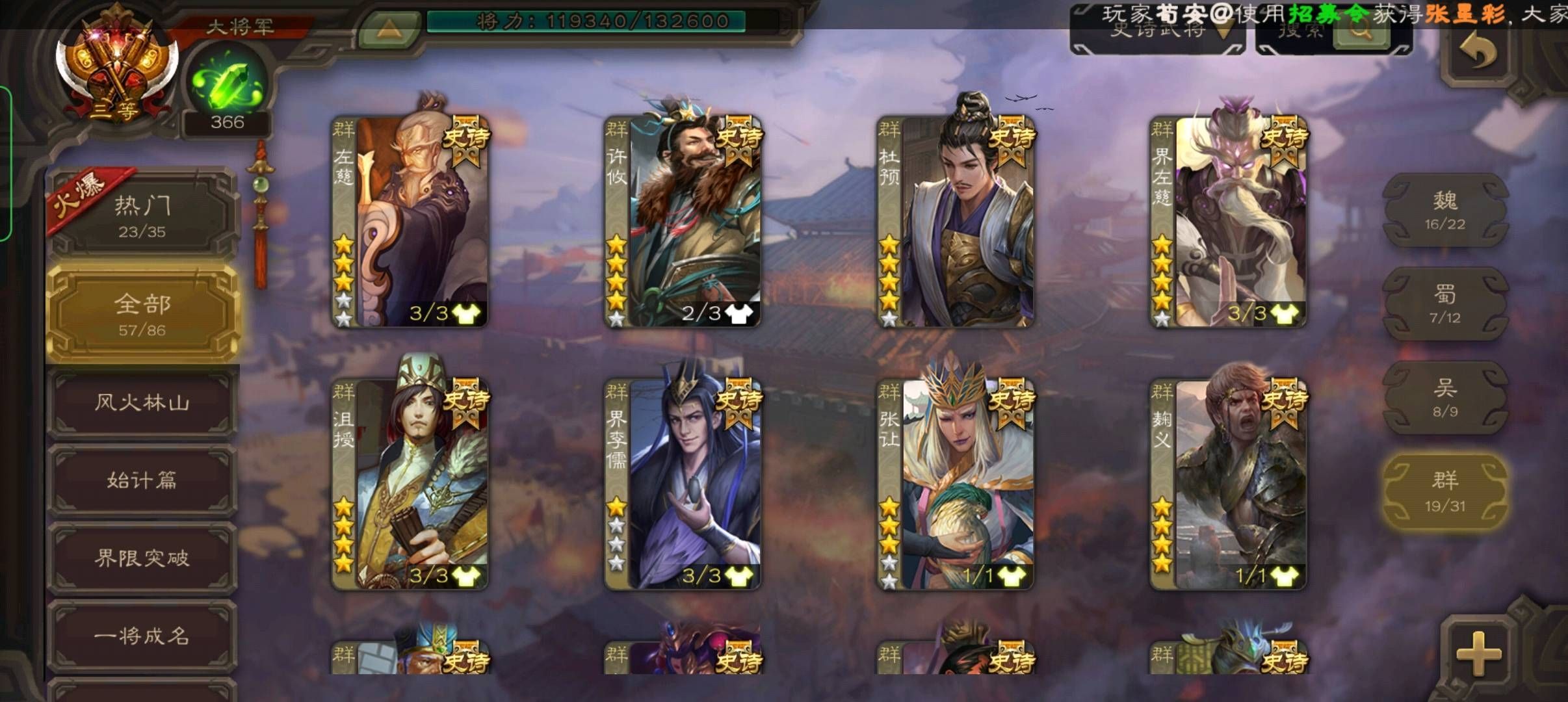Switch to the 热门 category tab
Image resolution: width=1568 pixels, height=702 pixels.
[142, 214]
